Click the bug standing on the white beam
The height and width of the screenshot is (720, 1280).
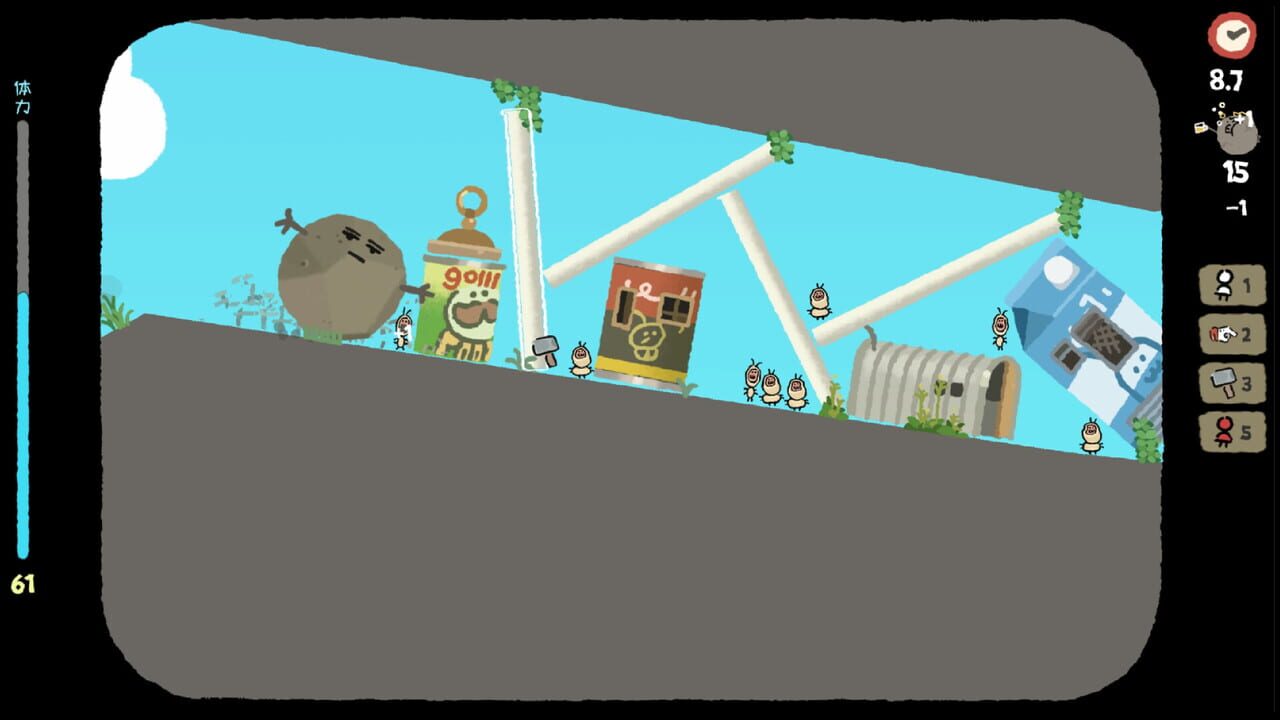point(818,300)
